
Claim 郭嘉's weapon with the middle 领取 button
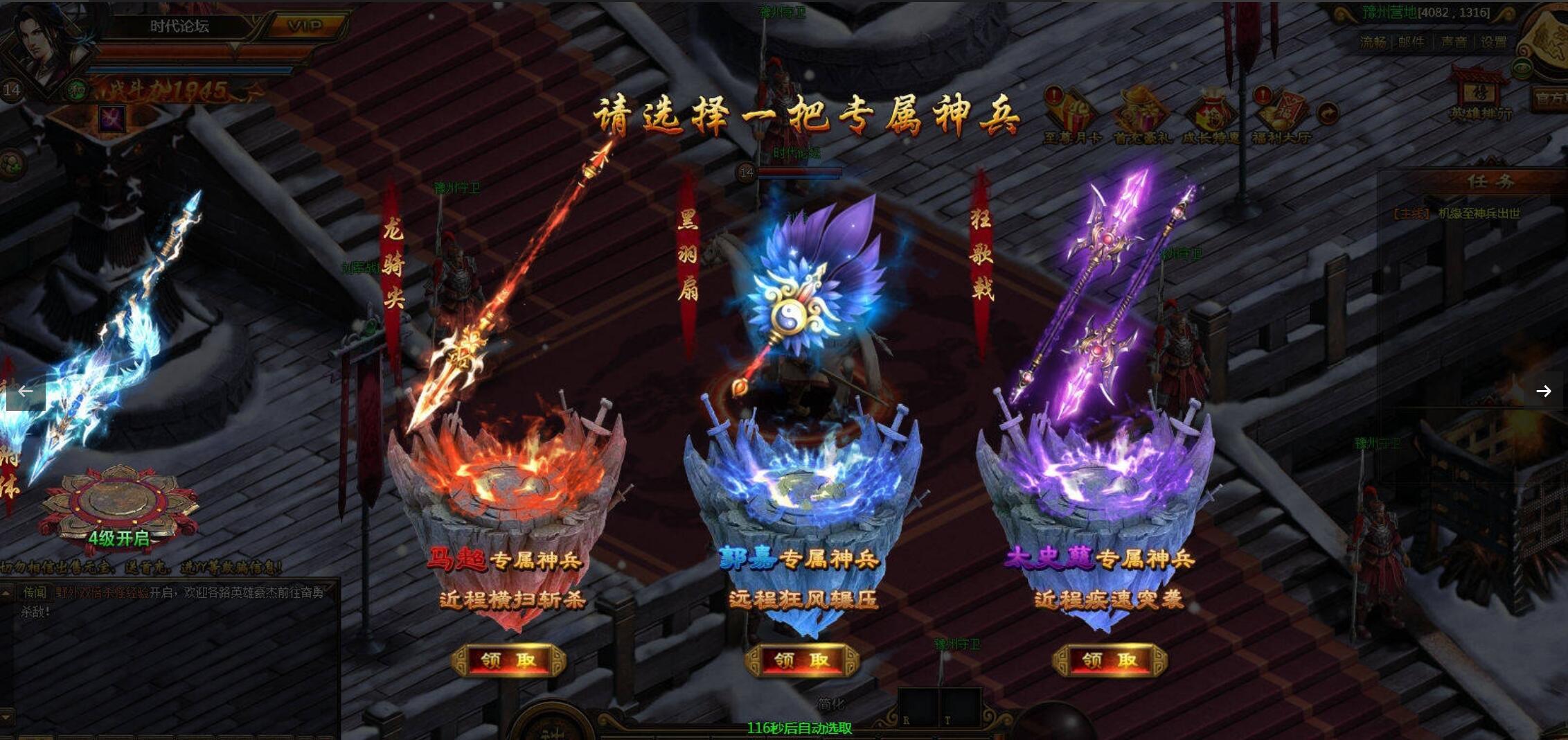pos(802,660)
